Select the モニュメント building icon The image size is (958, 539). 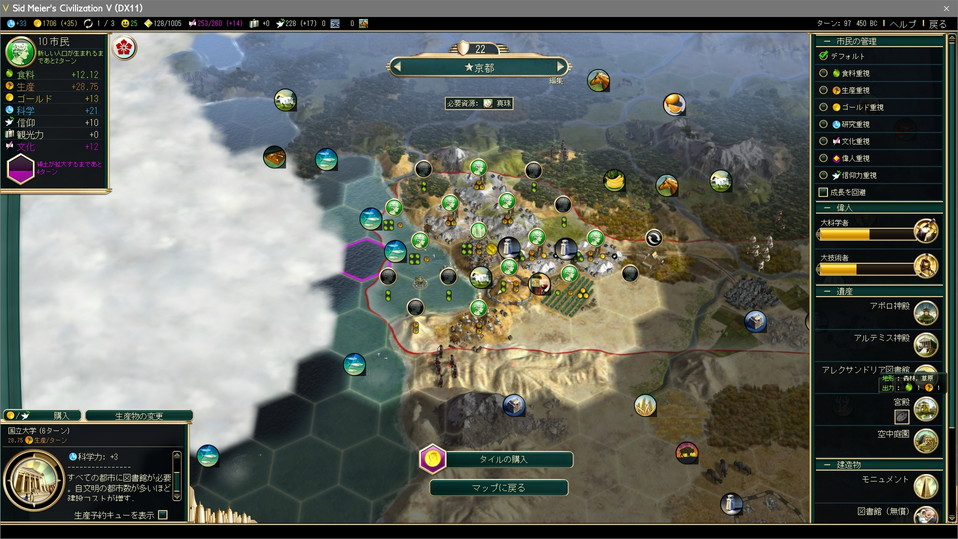pyautogui.click(x=925, y=485)
